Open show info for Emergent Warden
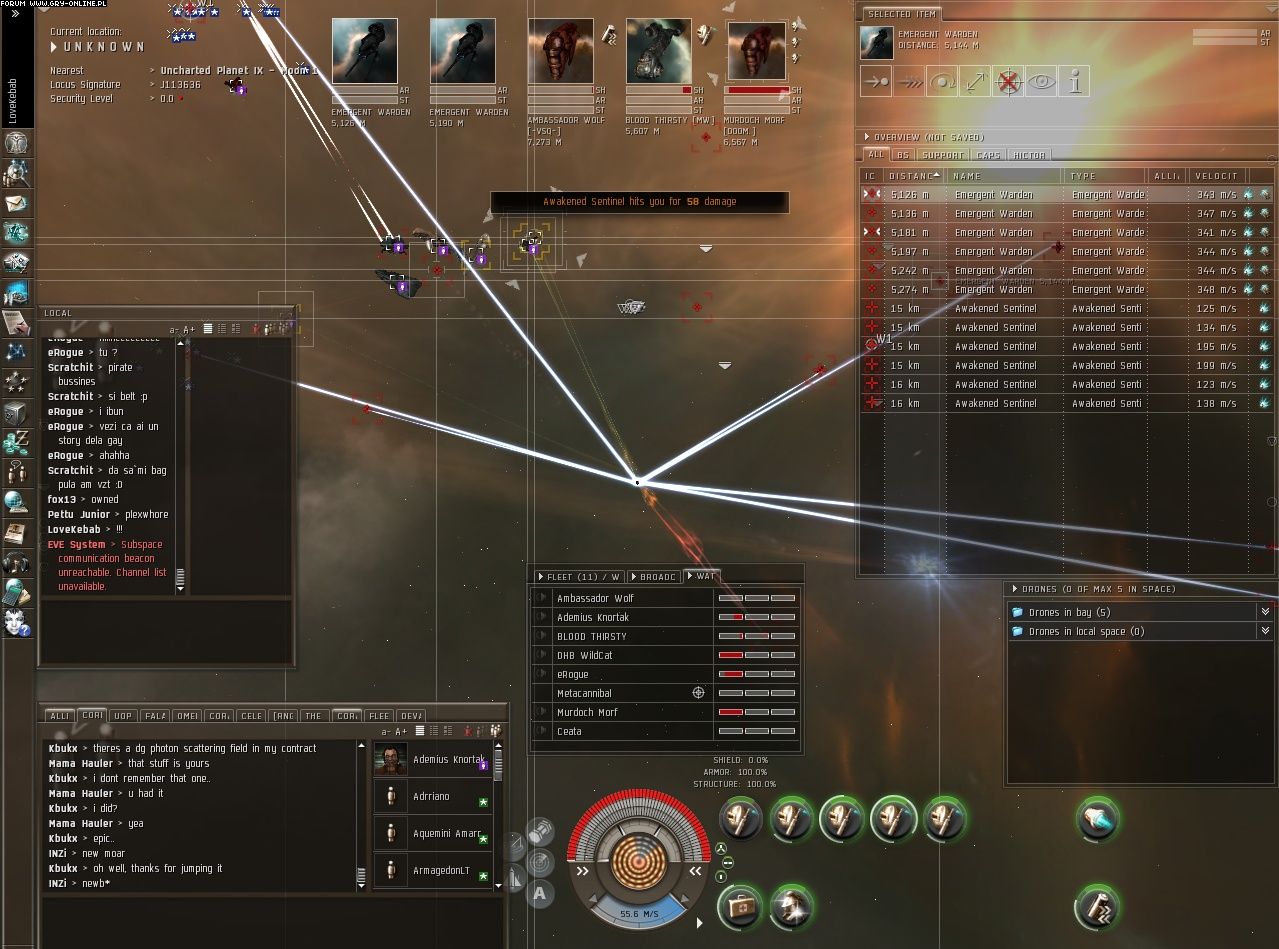The width and height of the screenshot is (1279, 949). (1074, 82)
